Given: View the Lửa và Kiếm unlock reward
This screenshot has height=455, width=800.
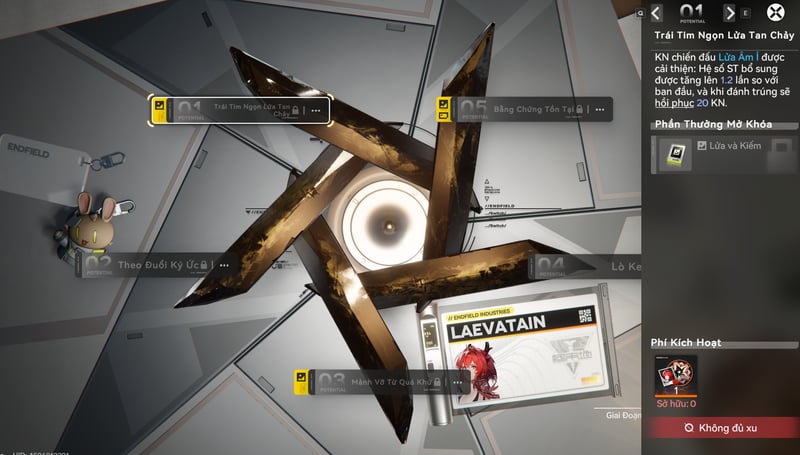Looking at the screenshot, I should point(670,154).
